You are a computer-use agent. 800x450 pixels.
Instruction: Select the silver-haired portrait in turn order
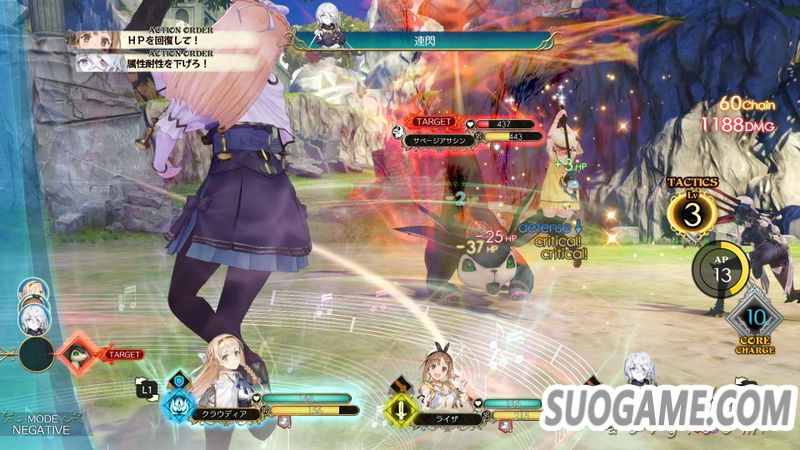coord(33,319)
